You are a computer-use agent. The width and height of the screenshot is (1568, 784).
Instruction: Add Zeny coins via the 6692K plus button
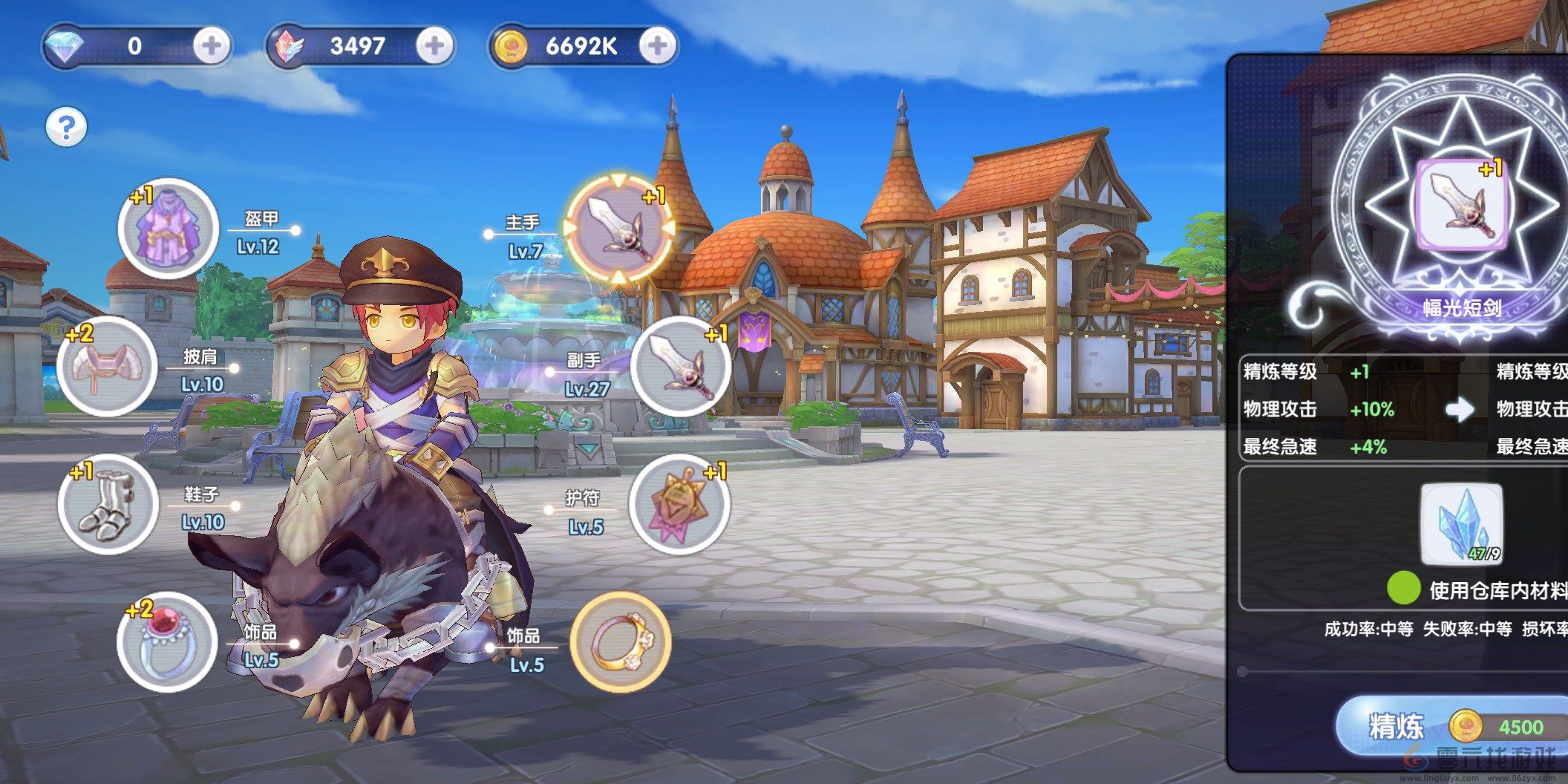(657, 46)
